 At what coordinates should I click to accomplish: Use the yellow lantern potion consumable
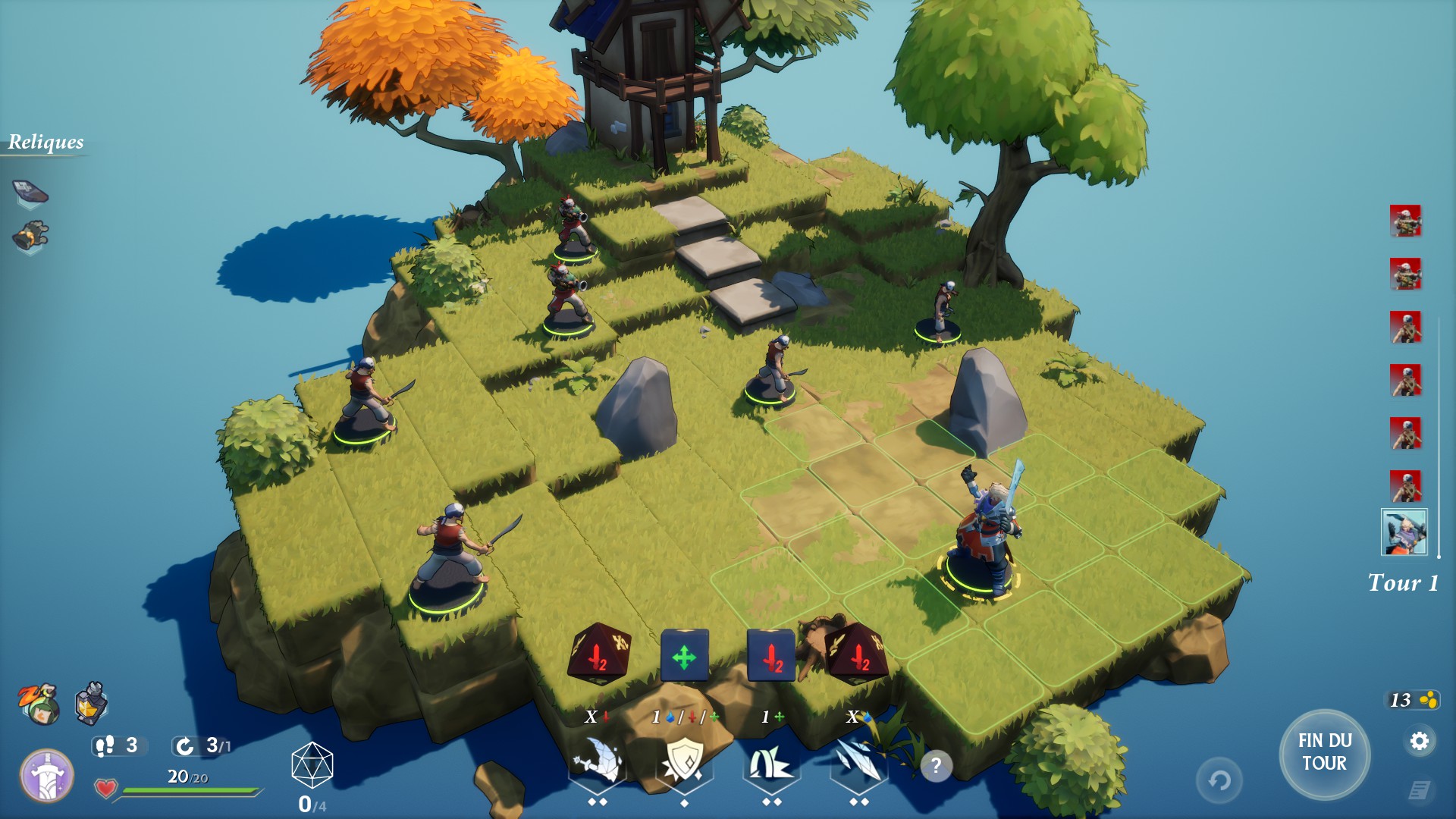(91, 703)
